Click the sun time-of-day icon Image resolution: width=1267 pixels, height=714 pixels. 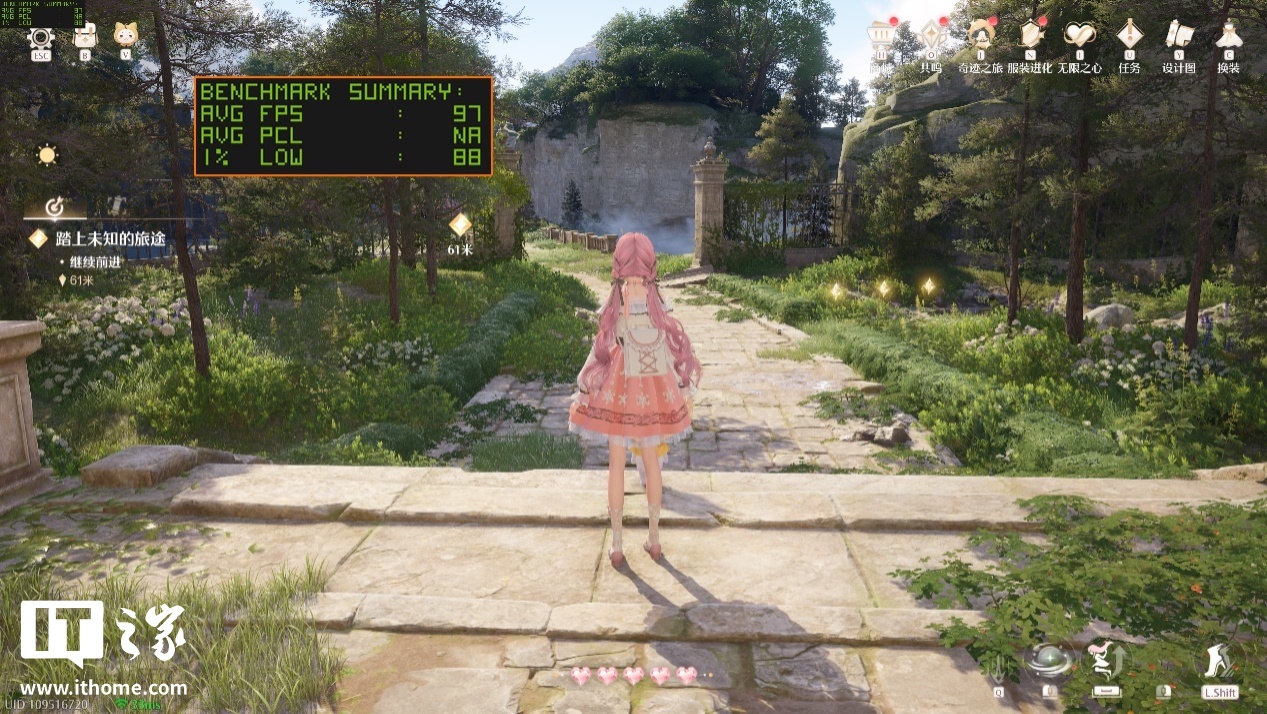point(47,155)
